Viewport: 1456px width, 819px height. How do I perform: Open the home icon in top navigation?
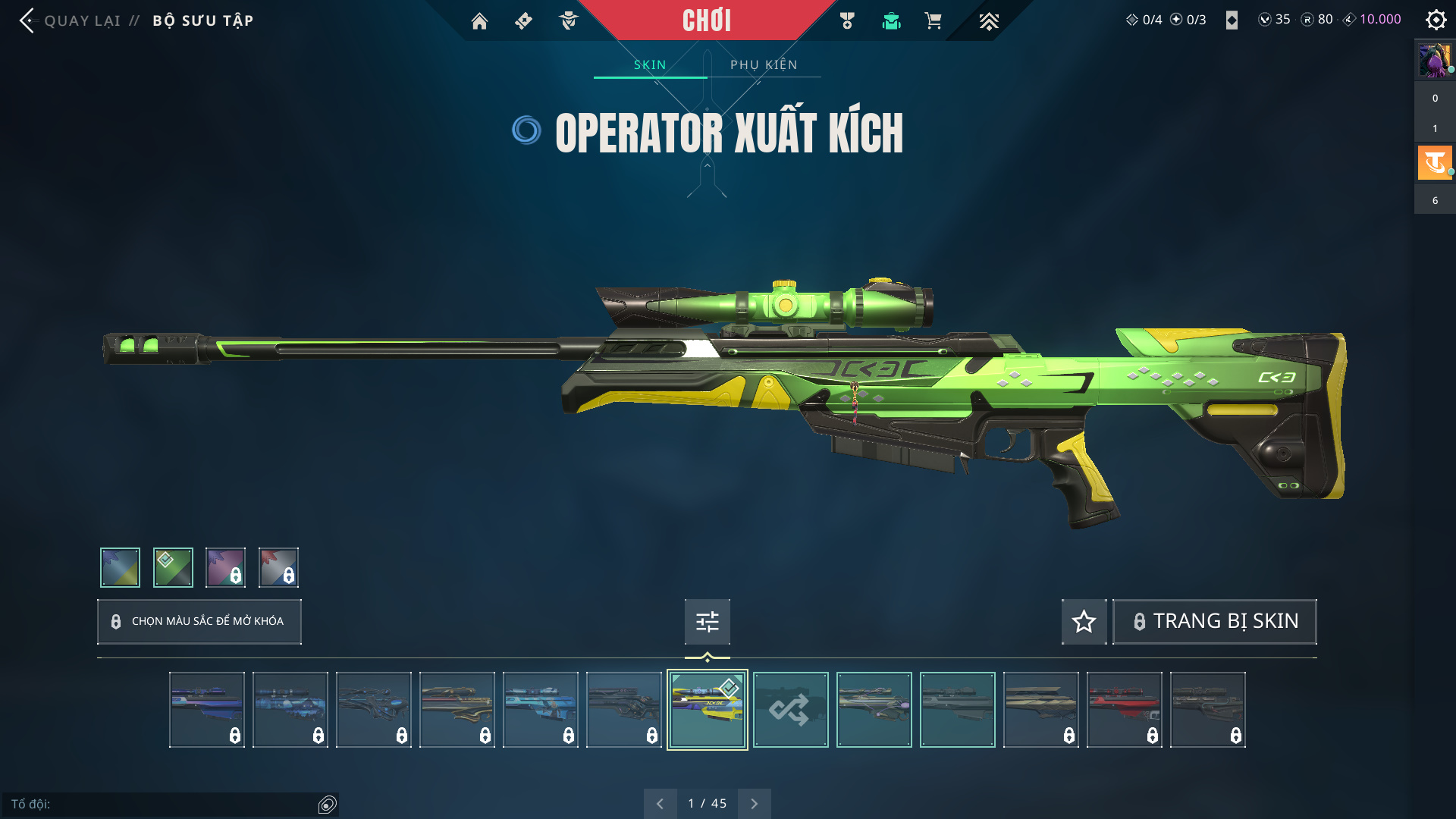(x=479, y=21)
